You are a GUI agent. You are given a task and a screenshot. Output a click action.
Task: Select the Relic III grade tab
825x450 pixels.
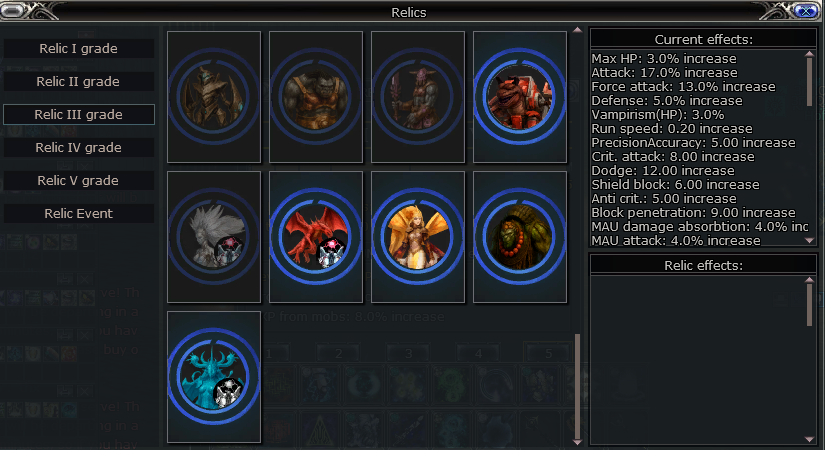point(79,114)
